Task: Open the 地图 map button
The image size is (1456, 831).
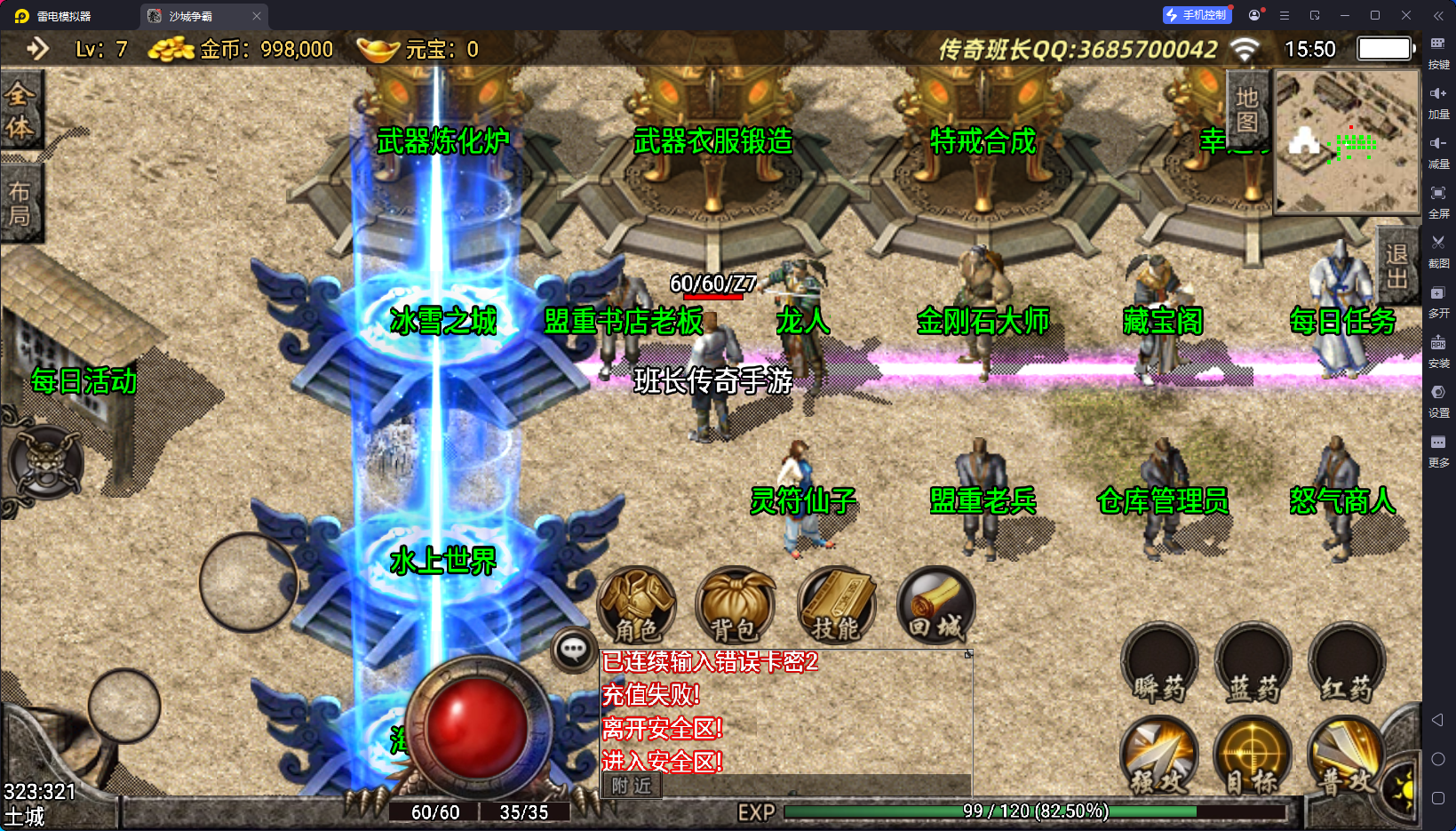Action: pyautogui.click(x=1247, y=109)
